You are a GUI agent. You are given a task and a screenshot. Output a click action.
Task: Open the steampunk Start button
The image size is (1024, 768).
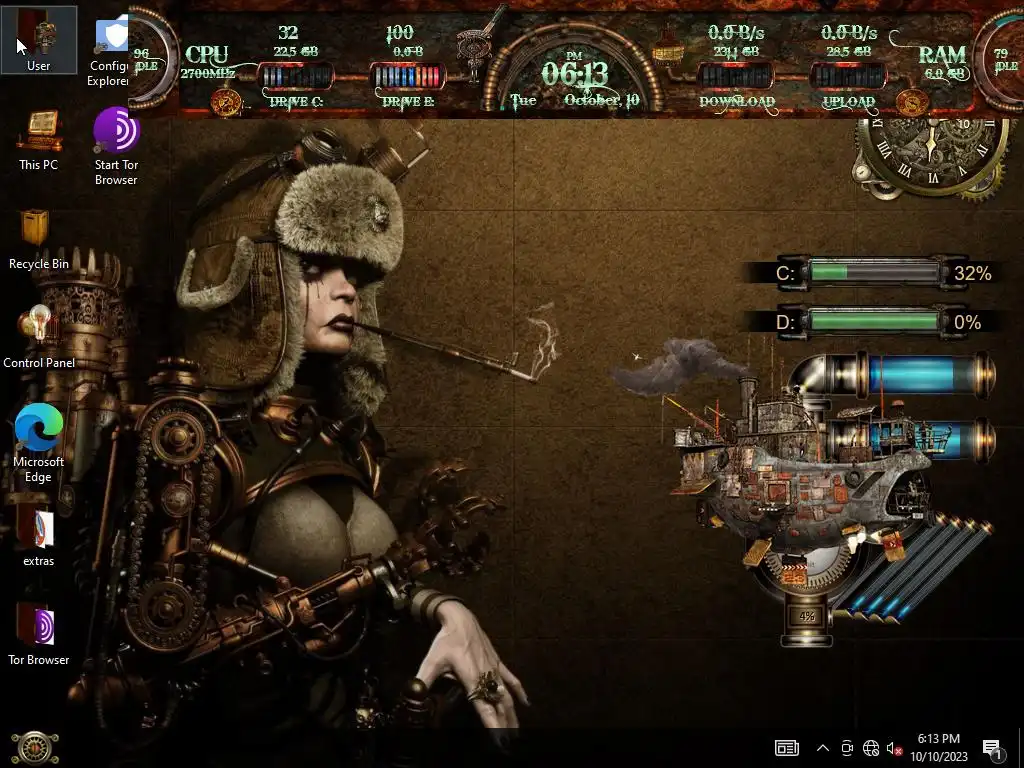pyautogui.click(x=35, y=748)
